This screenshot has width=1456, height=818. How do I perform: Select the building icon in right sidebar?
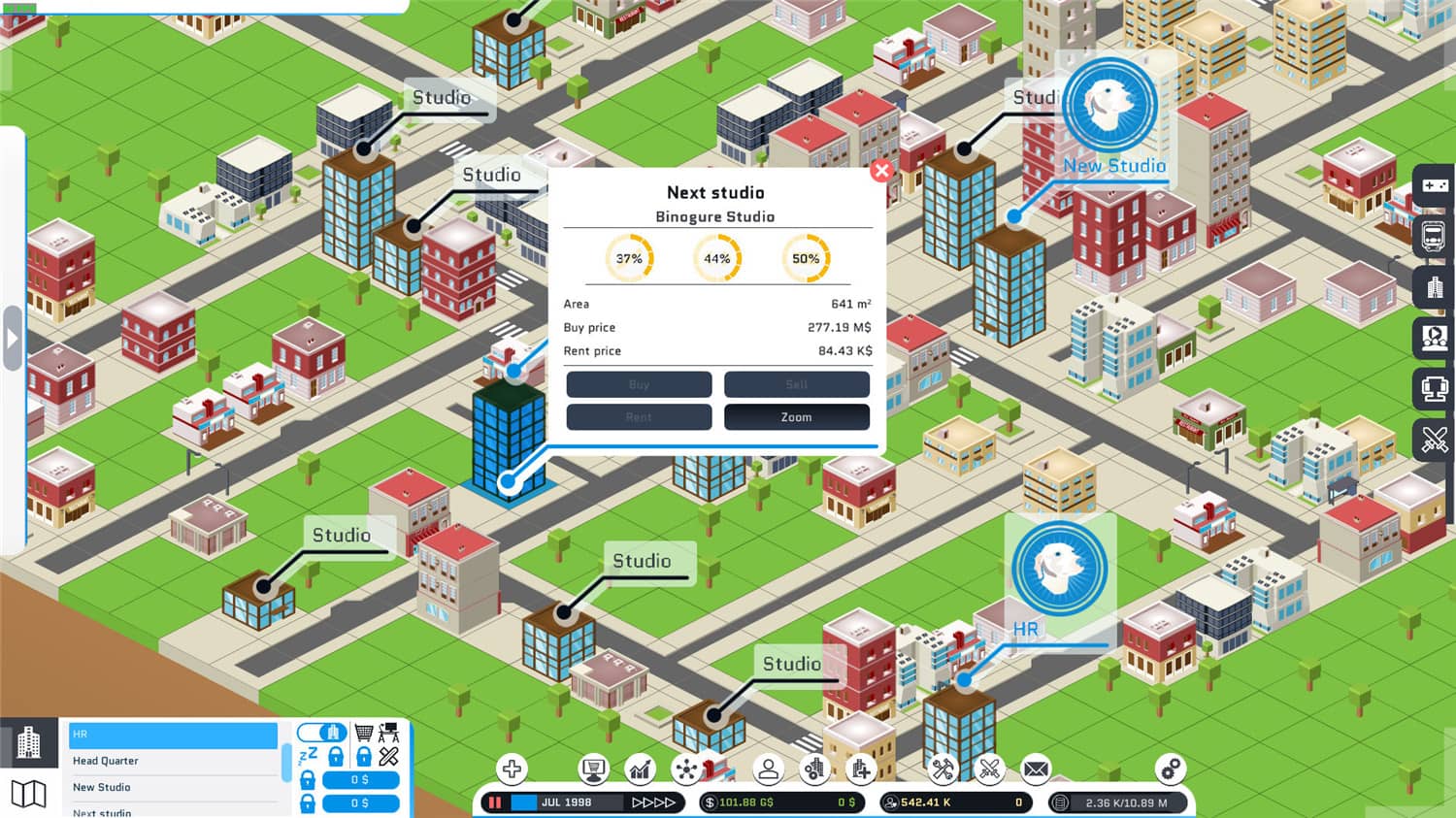pos(1435,287)
